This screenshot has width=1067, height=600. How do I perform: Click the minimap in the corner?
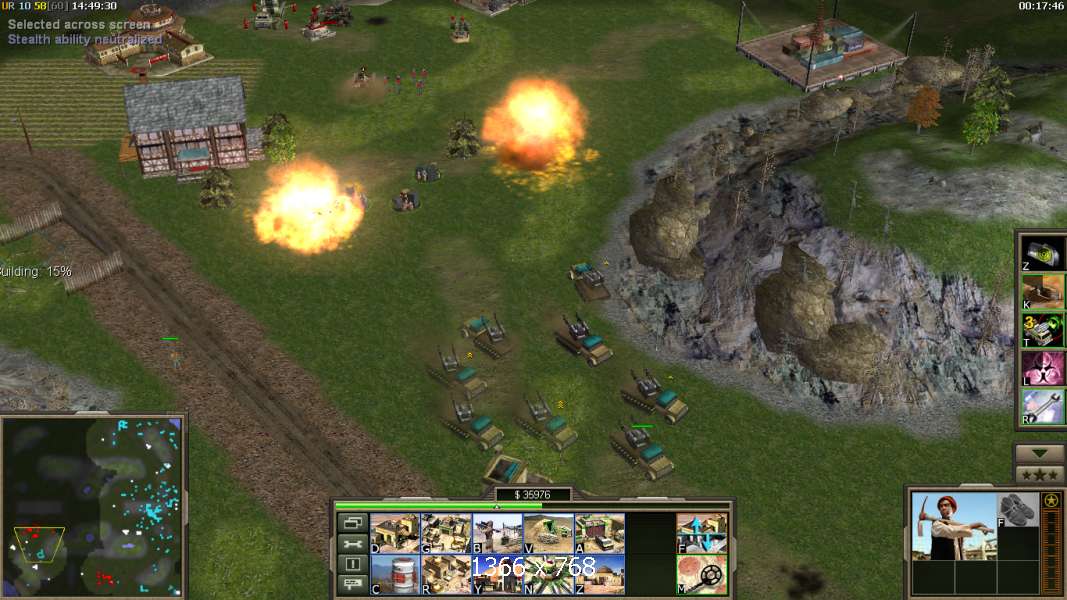(92, 506)
